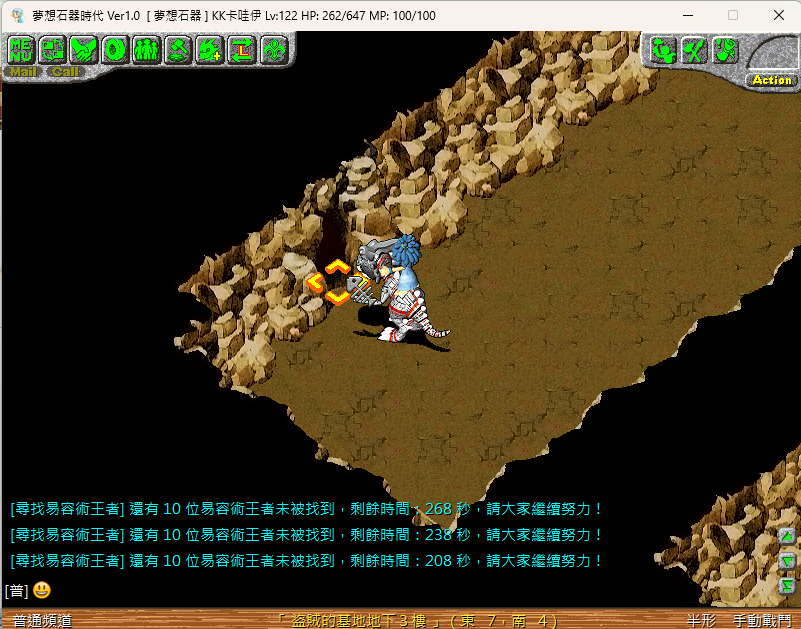Click the exclamation scroll icon
801x629 pixels.
click(725, 50)
